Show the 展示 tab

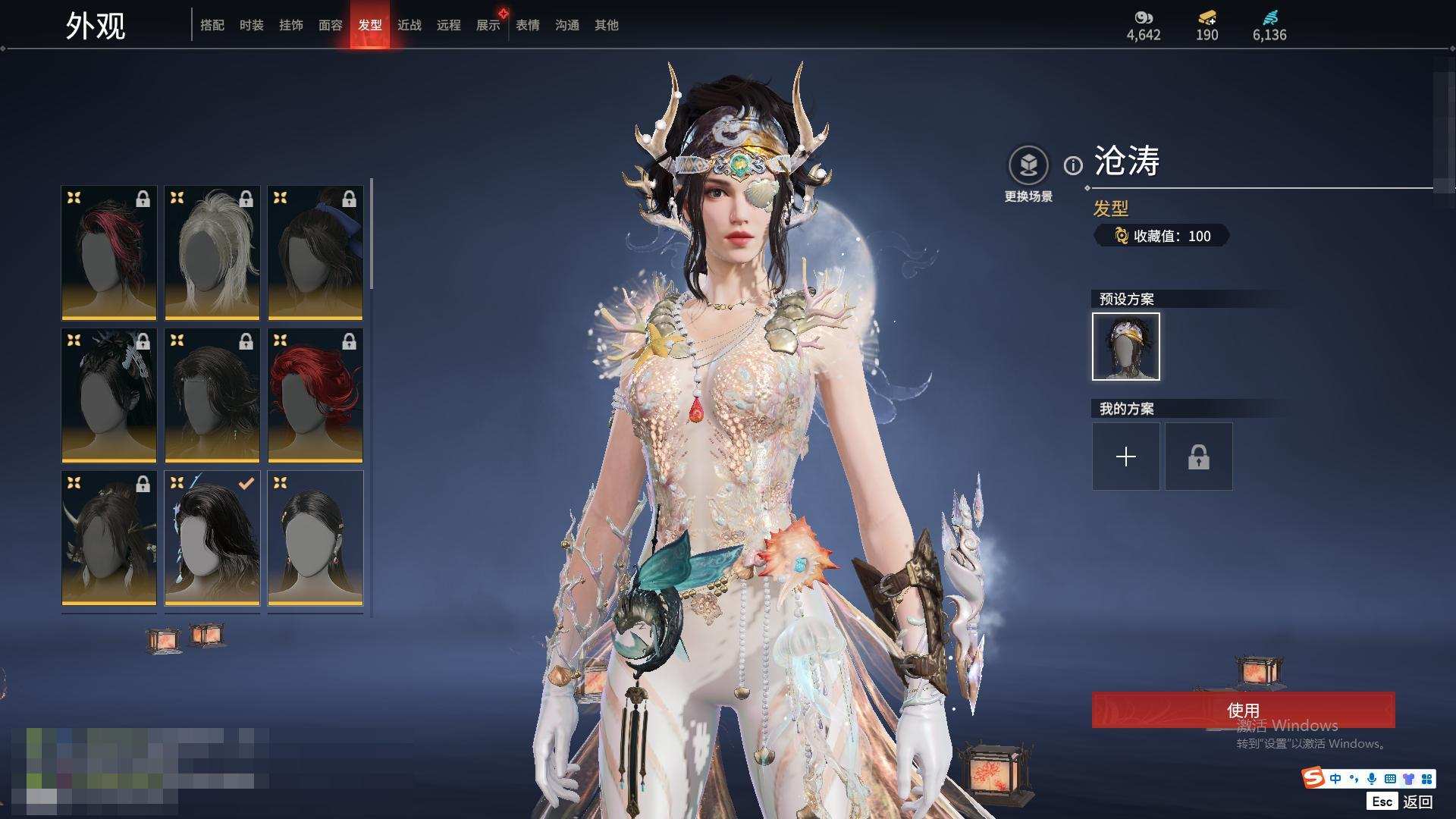coord(488,25)
